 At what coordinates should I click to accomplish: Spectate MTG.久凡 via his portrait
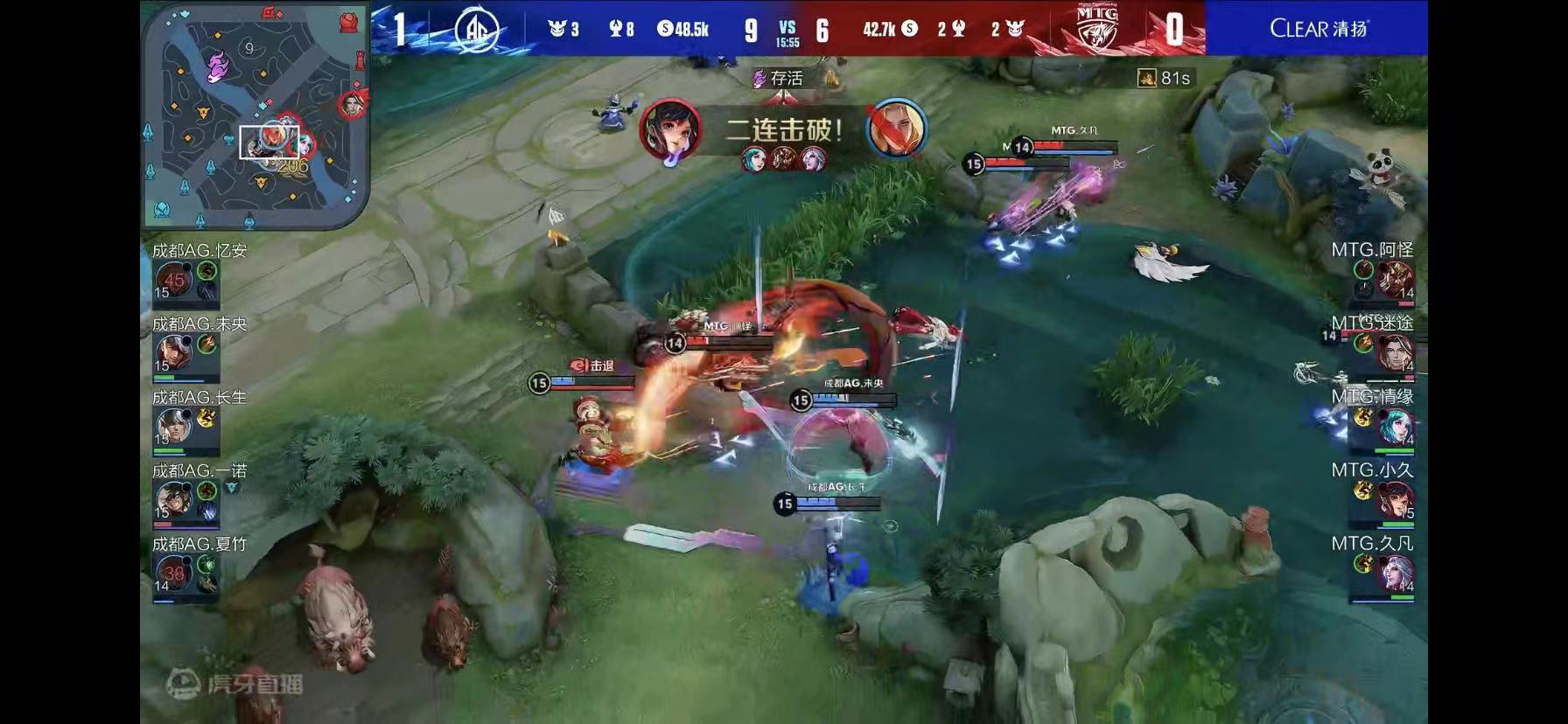(x=1394, y=574)
